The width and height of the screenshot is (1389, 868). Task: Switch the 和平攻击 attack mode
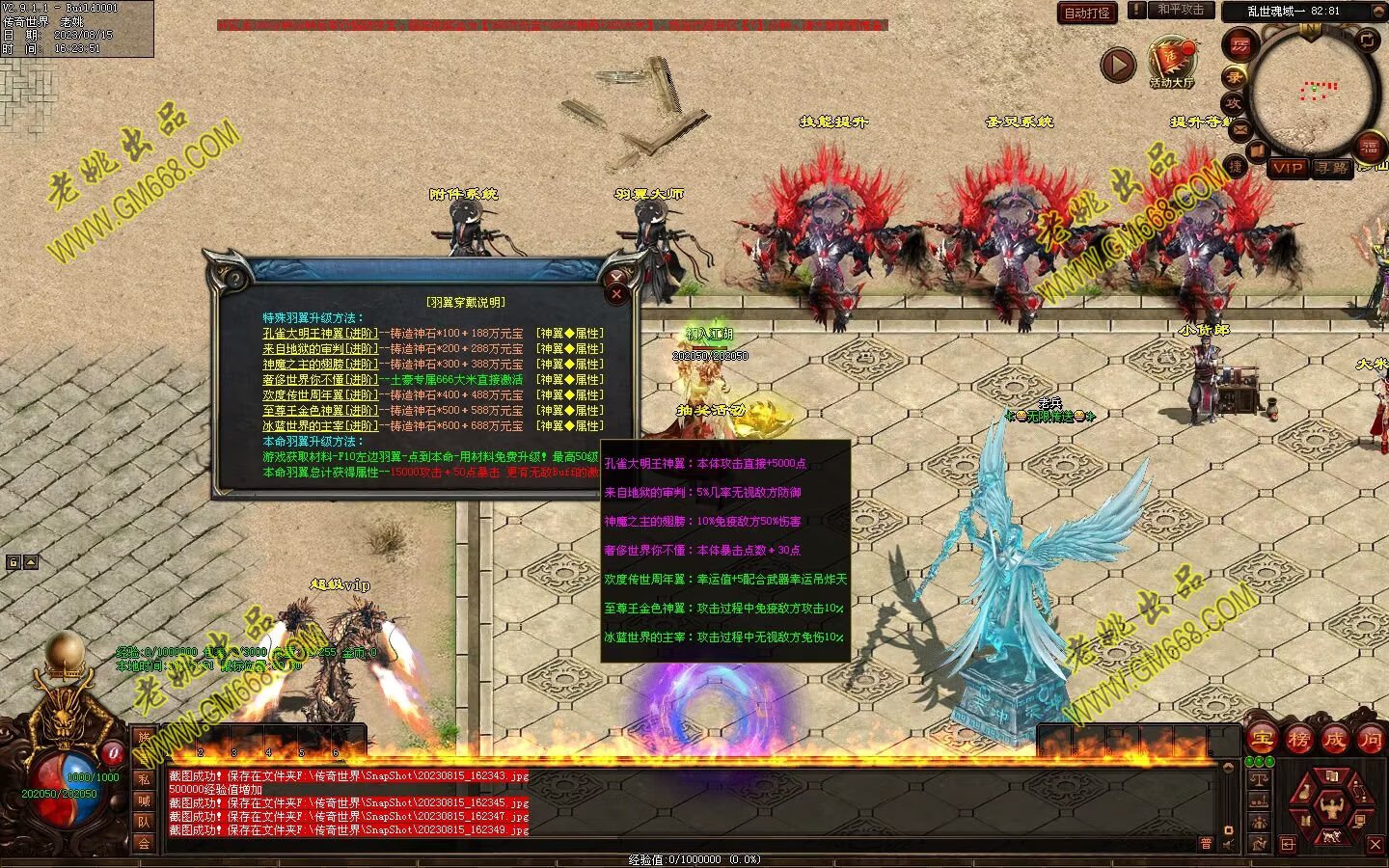[x=1180, y=10]
